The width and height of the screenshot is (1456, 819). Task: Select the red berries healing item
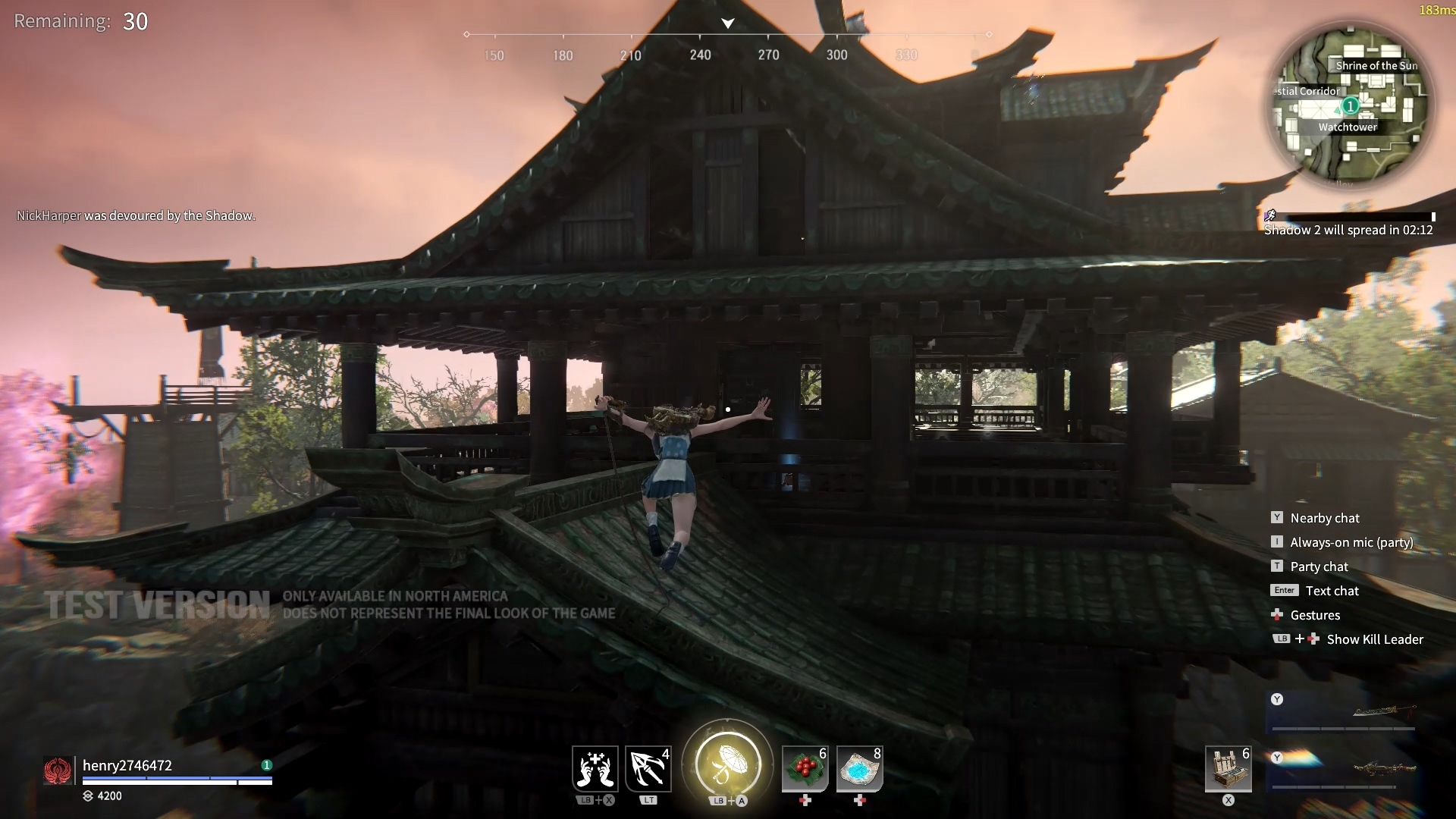click(x=805, y=769)
